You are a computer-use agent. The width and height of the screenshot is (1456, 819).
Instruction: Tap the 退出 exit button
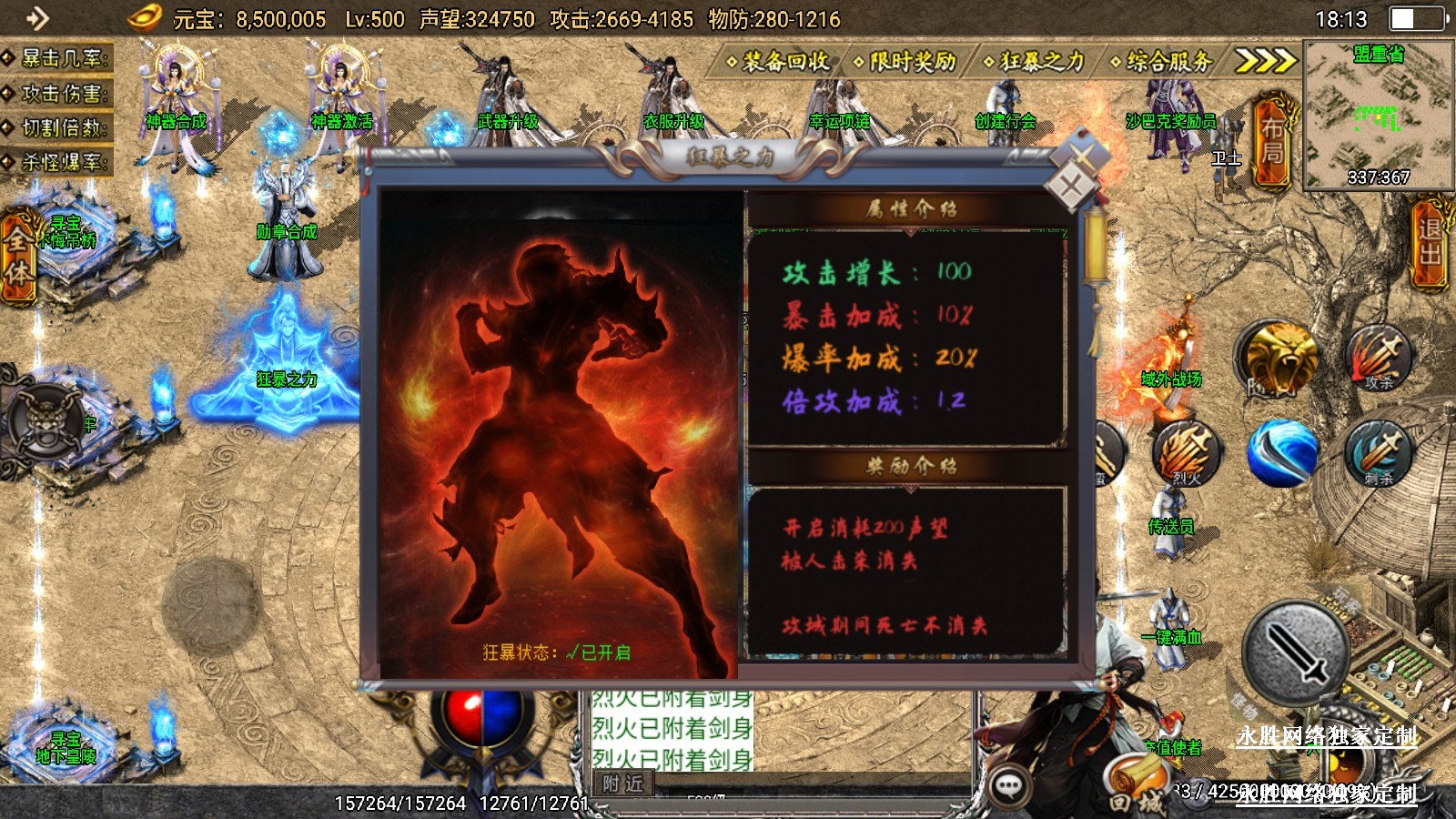1430,242
